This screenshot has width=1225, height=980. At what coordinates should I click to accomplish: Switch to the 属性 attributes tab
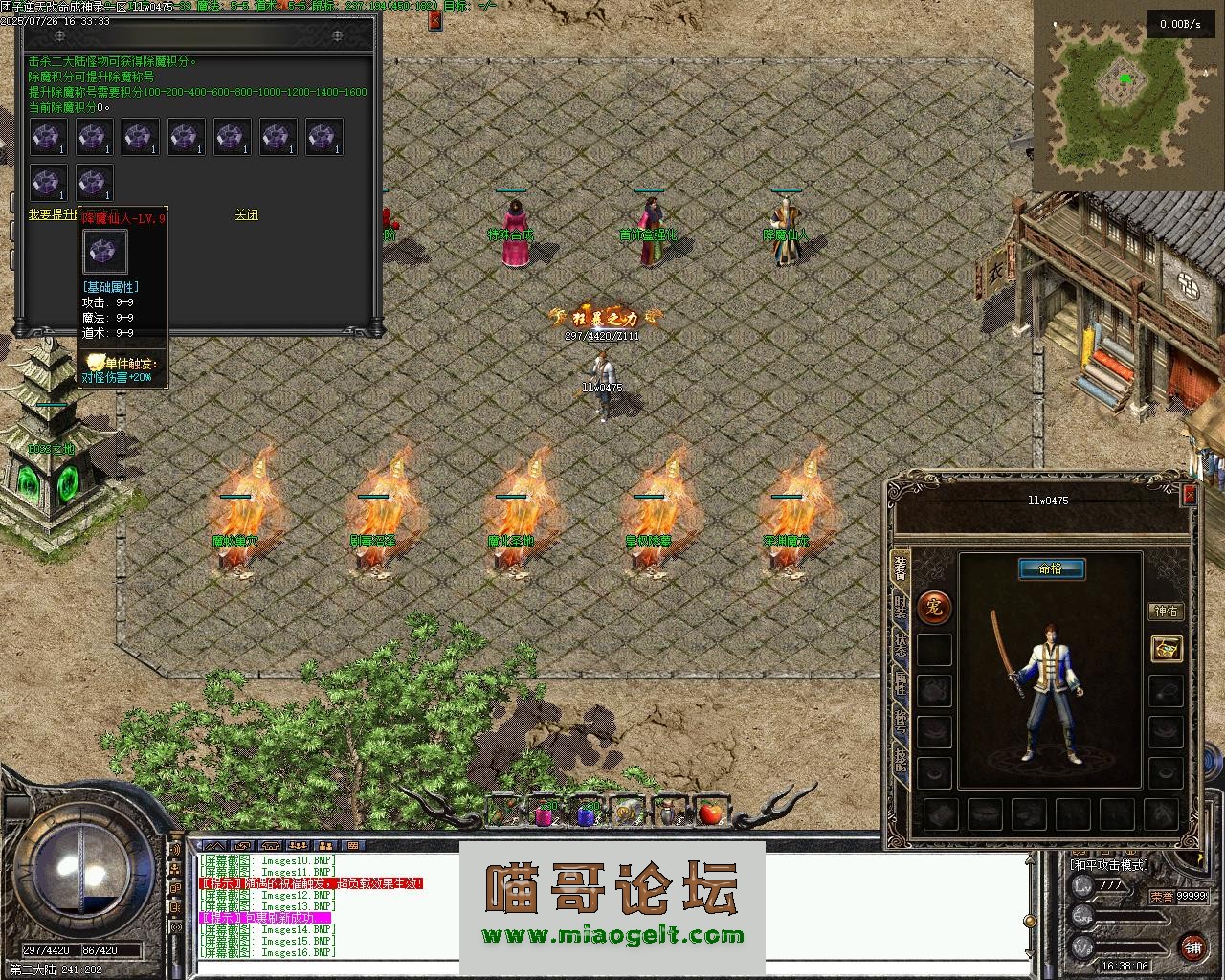pyautogui.click(x=901, y=683)
